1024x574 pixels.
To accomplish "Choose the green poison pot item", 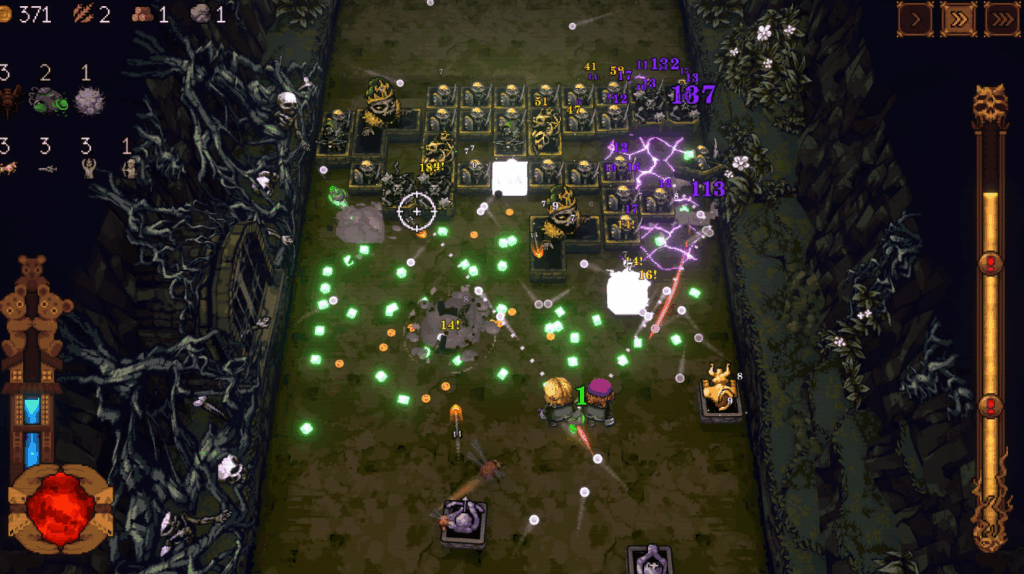I will click(x=47, y=100).
